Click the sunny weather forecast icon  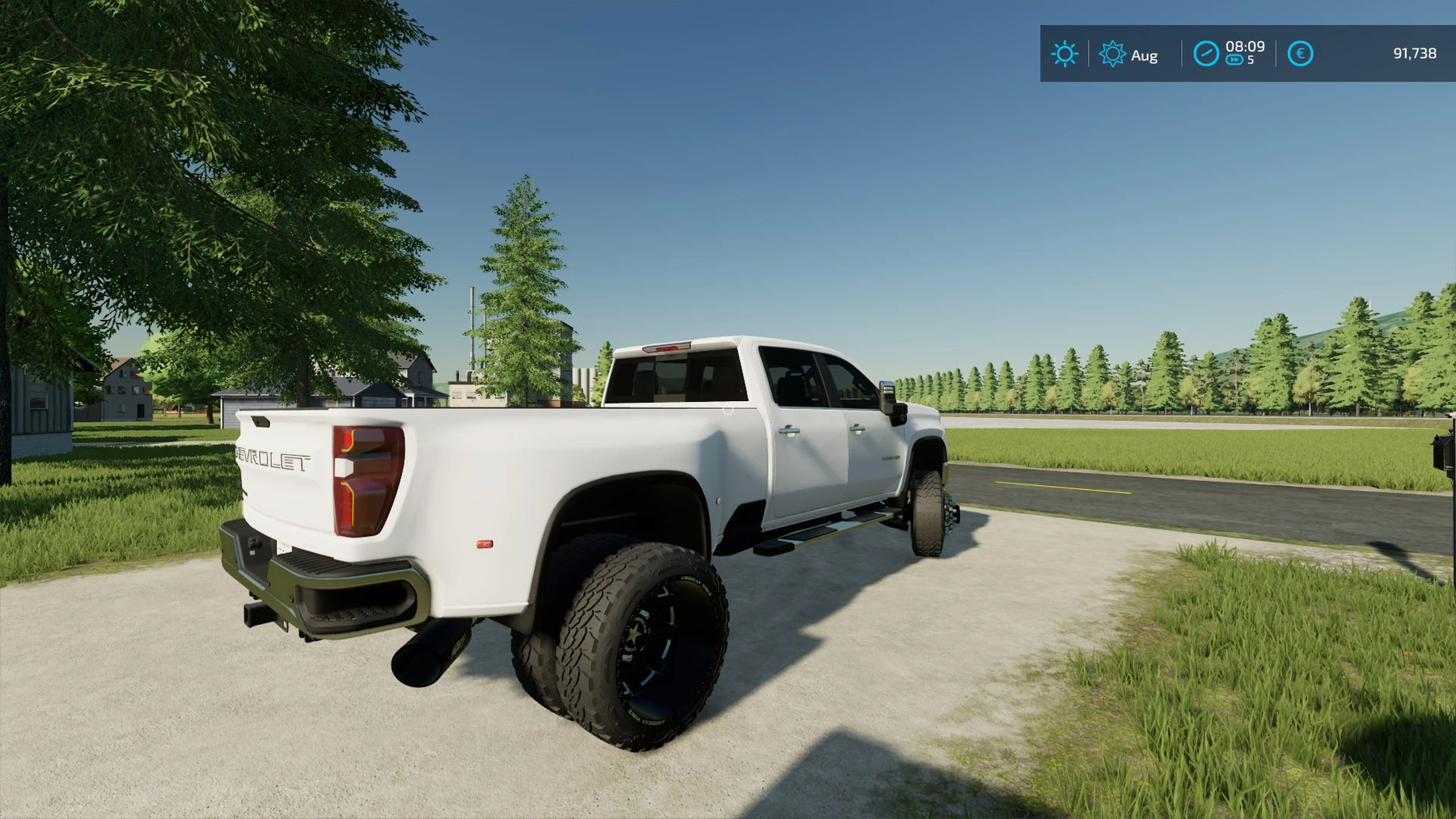1064,54
